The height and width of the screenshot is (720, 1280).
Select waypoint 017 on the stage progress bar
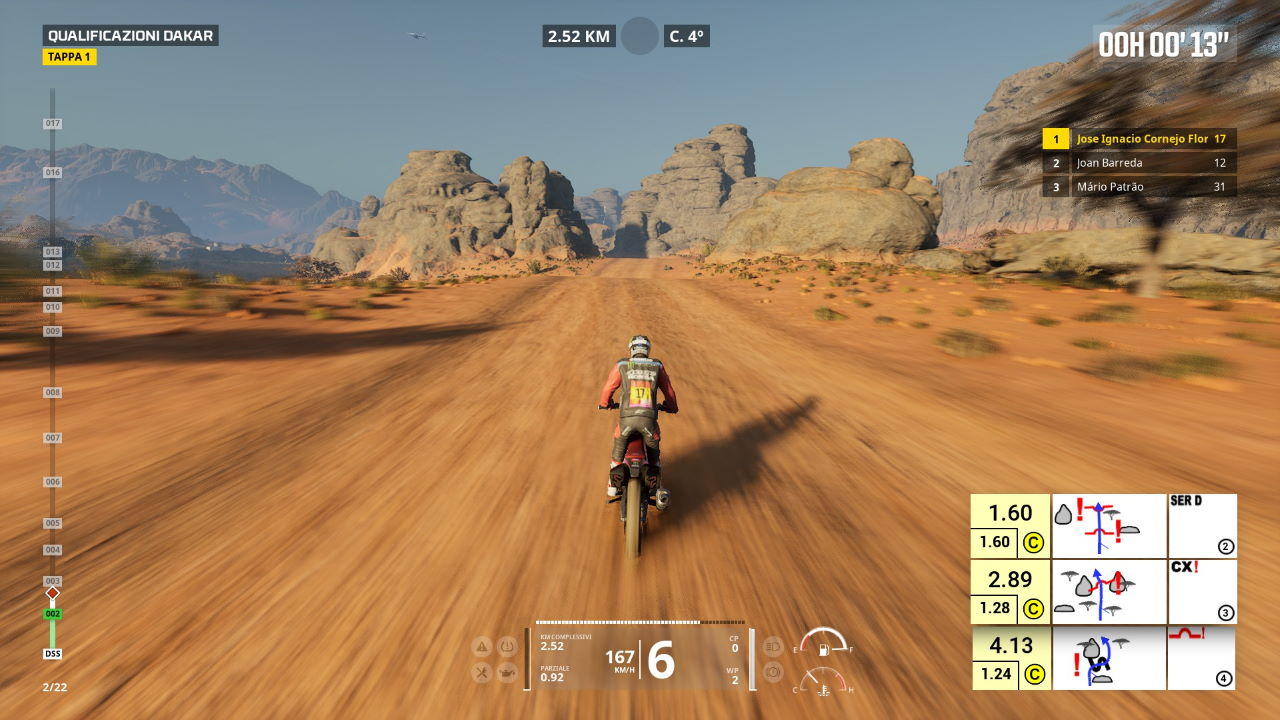tap(52, 124)
